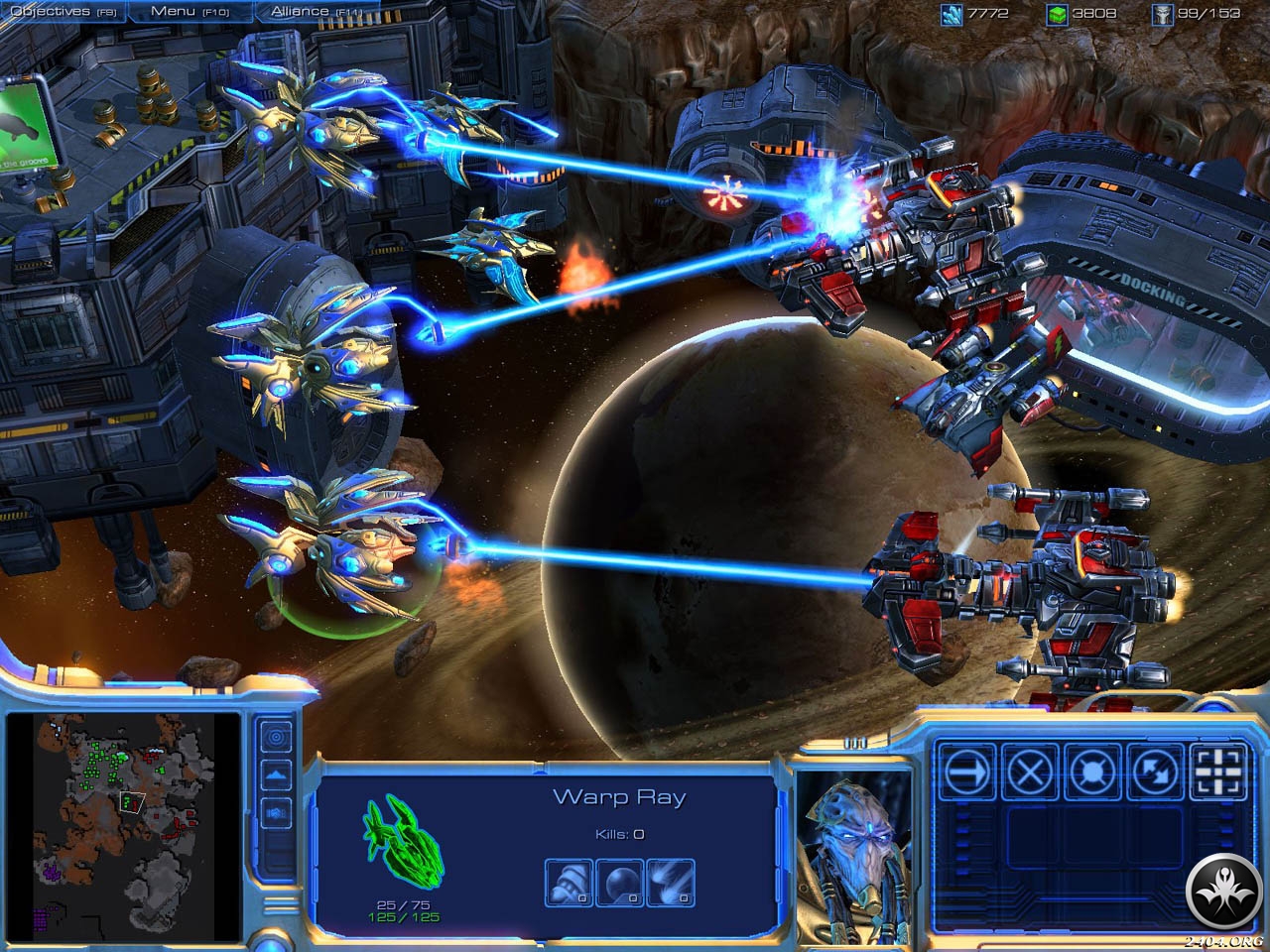Open the game Menu
This screenshot has width=1270, height=952.
pos(188,11)
